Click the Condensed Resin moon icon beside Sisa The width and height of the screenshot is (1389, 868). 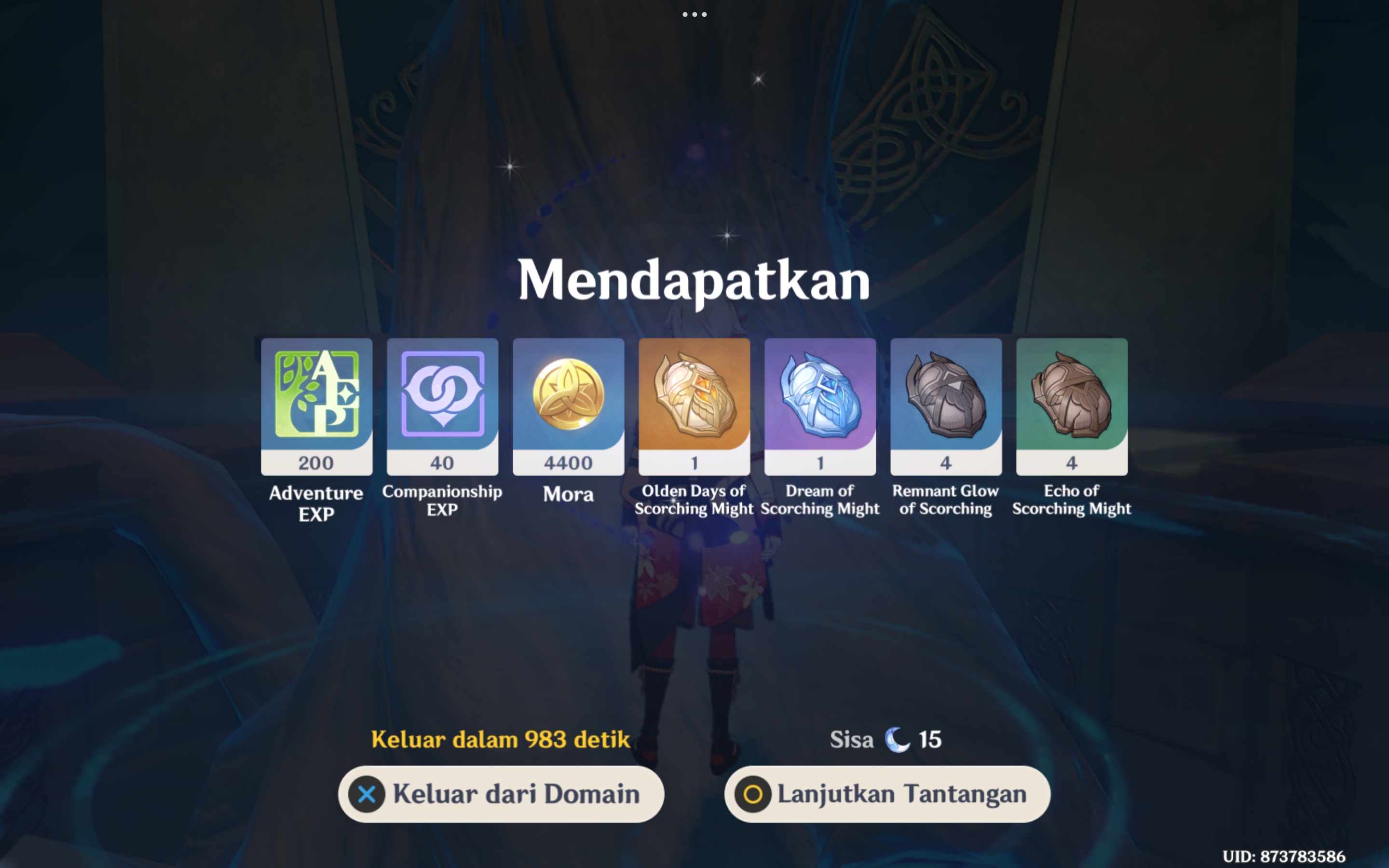pyautogui.click(x=896, y=739)
